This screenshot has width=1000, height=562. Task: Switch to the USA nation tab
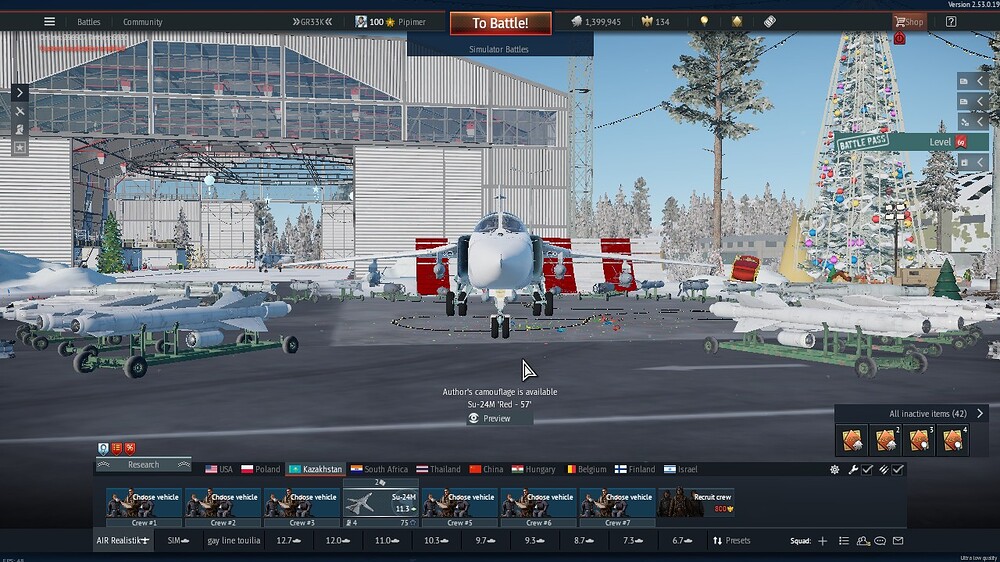pyautogui.click(x=219, y=469)
